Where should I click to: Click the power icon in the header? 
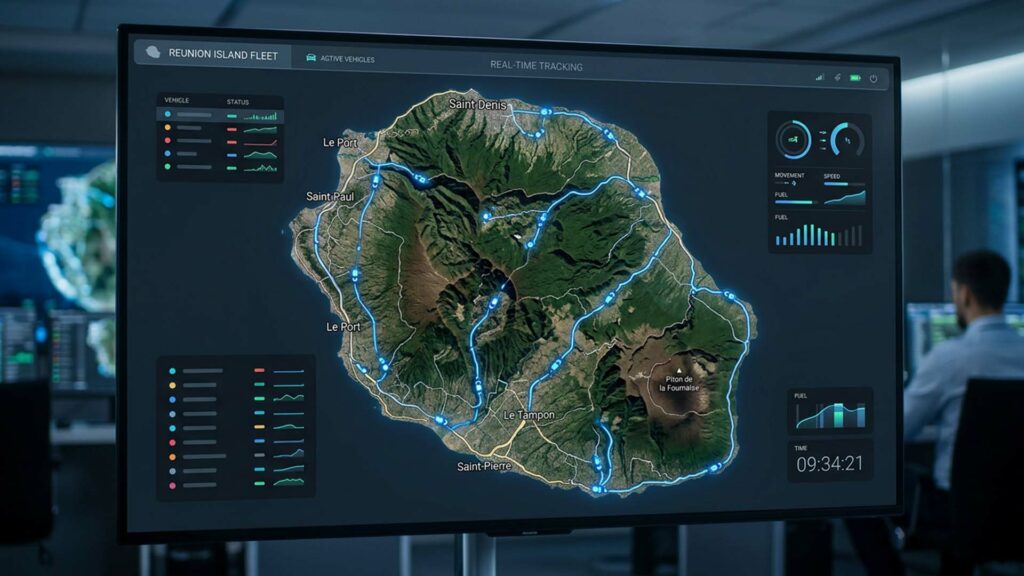coord(873,78)
